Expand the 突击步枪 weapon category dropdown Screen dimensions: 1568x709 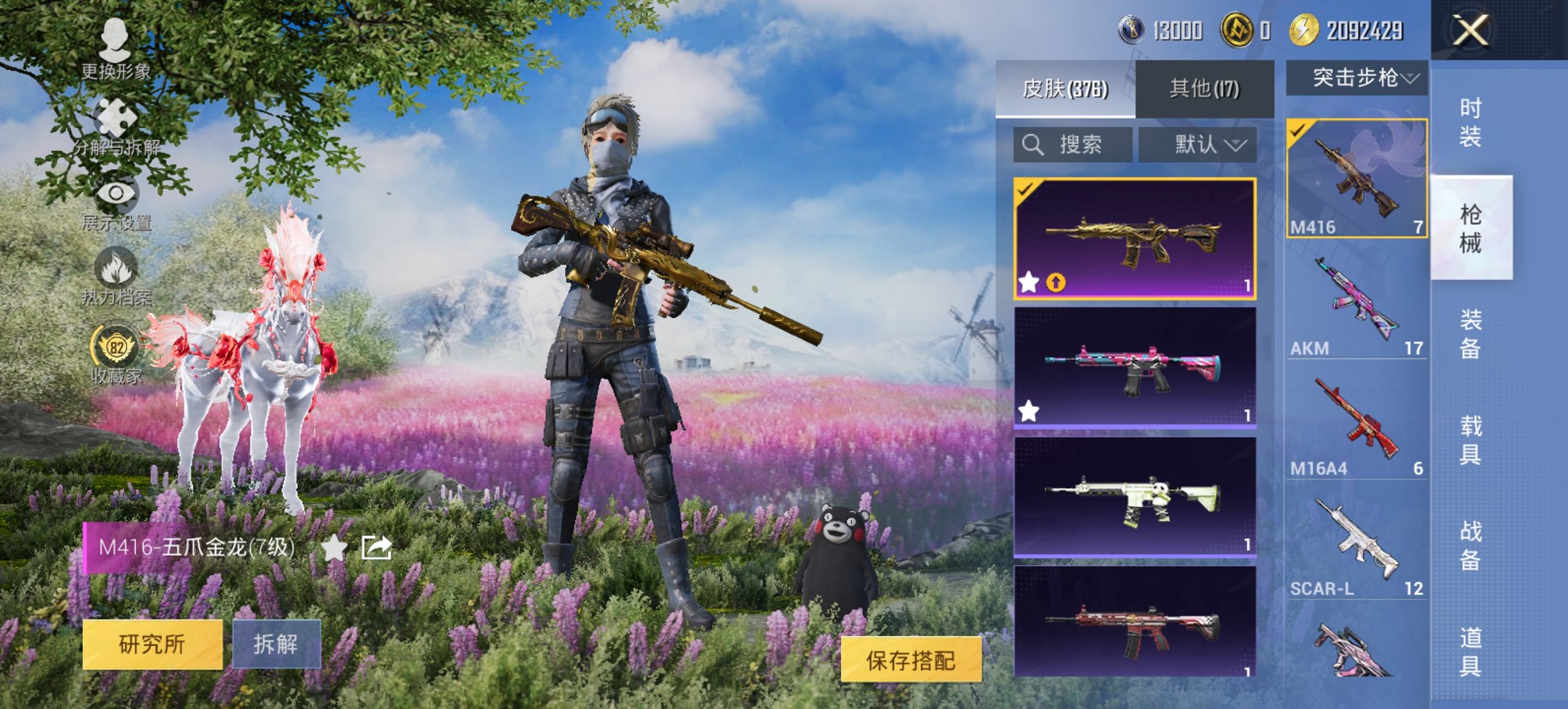(1362, 79)
